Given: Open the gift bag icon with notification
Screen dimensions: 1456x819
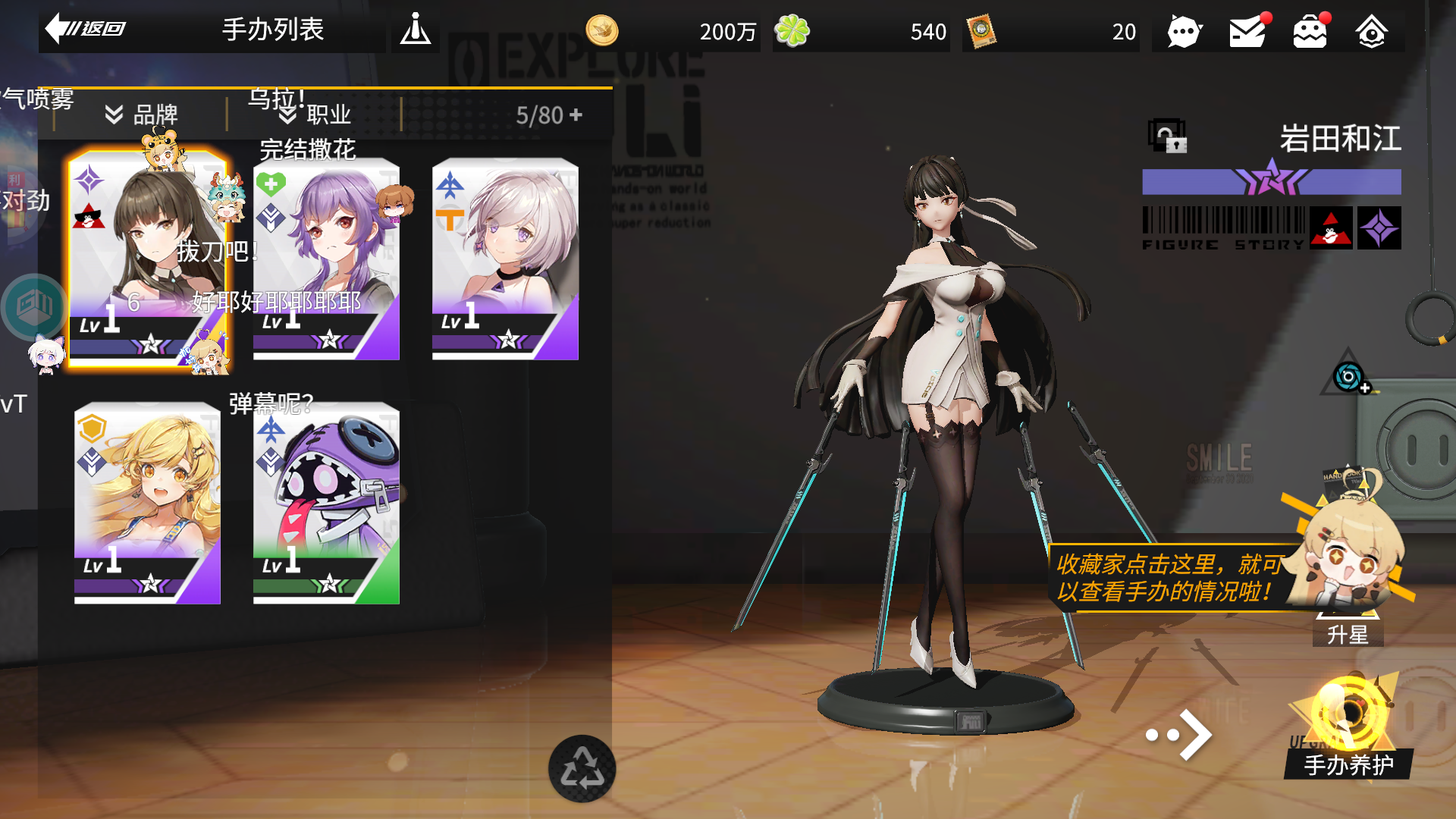Looking at the screenshot, I should pyautogui.click(x=1311, y=30).
